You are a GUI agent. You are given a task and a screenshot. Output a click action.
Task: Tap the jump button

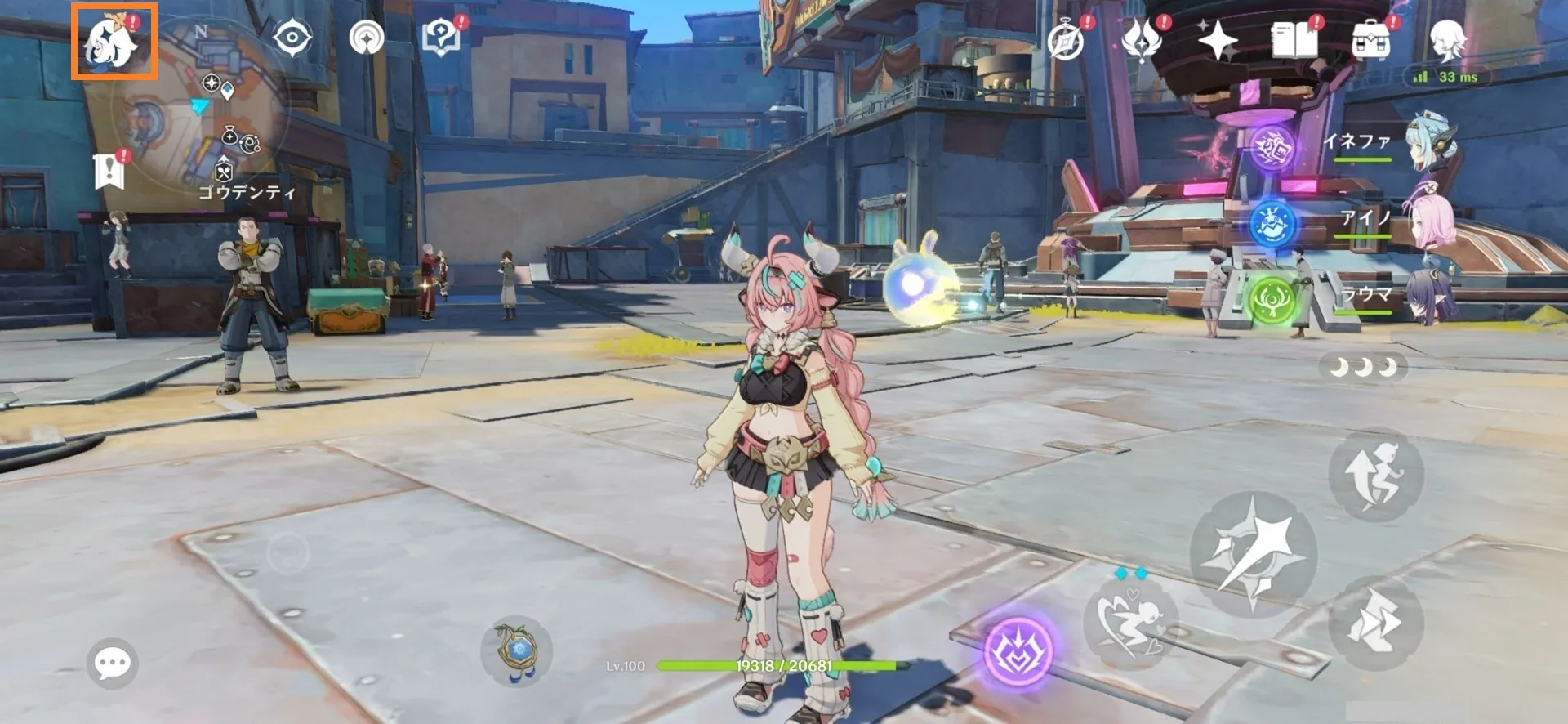[1376, 474]
